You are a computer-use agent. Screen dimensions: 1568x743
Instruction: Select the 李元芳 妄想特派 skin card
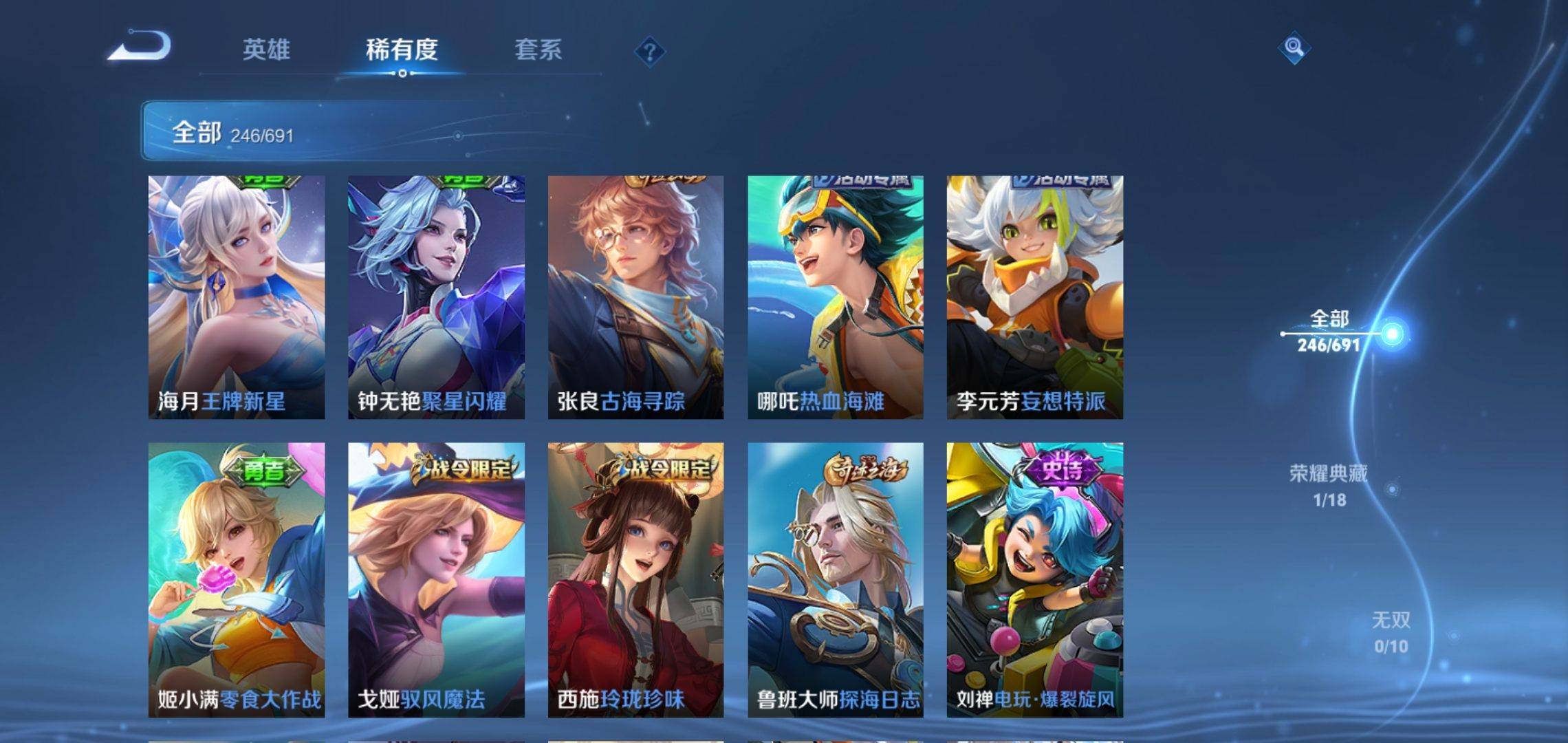tap(1034, 297)
